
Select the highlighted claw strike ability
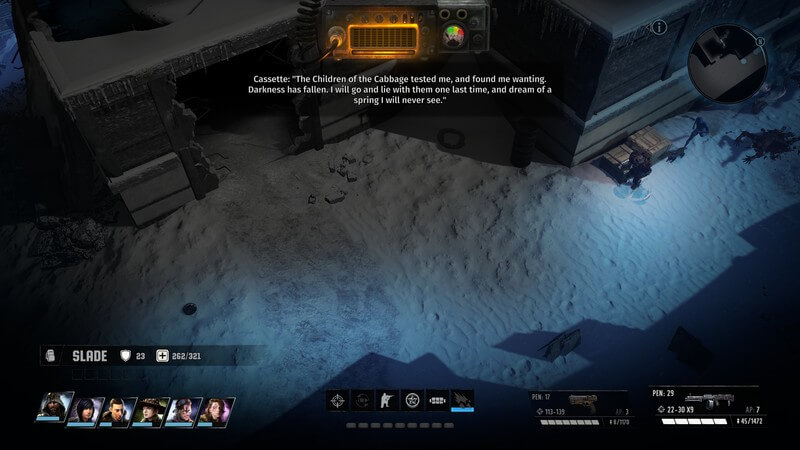(x=461, y=400)
